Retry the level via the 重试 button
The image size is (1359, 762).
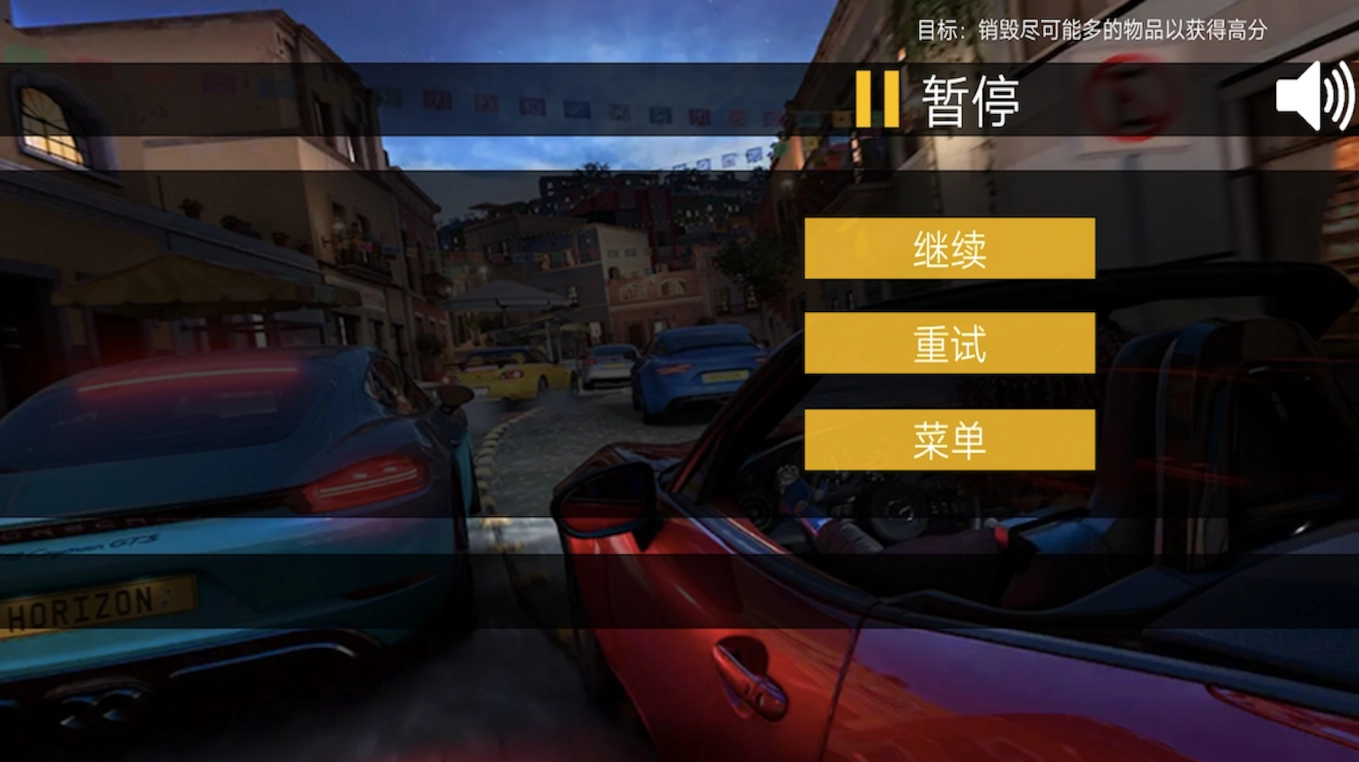[x=948, y=344]
